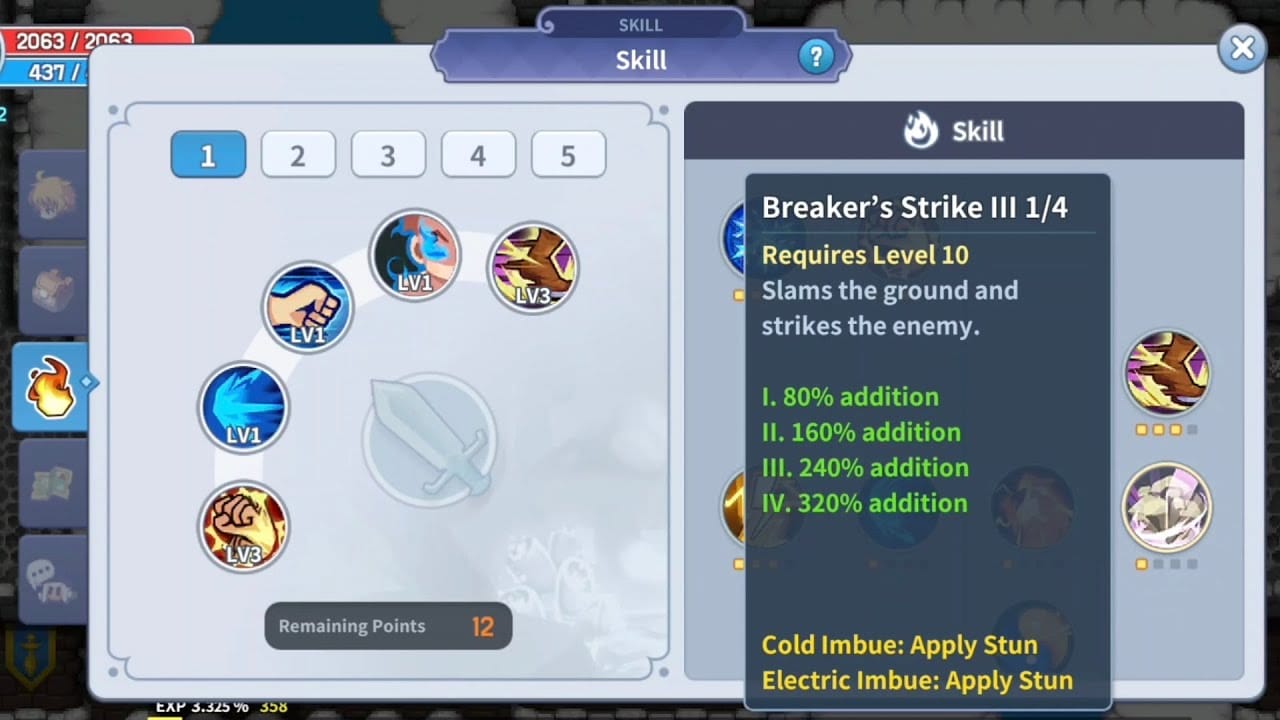Switch to skill tab 2
Viewport: 1280px width, 720px height.
tap(298, 155)
